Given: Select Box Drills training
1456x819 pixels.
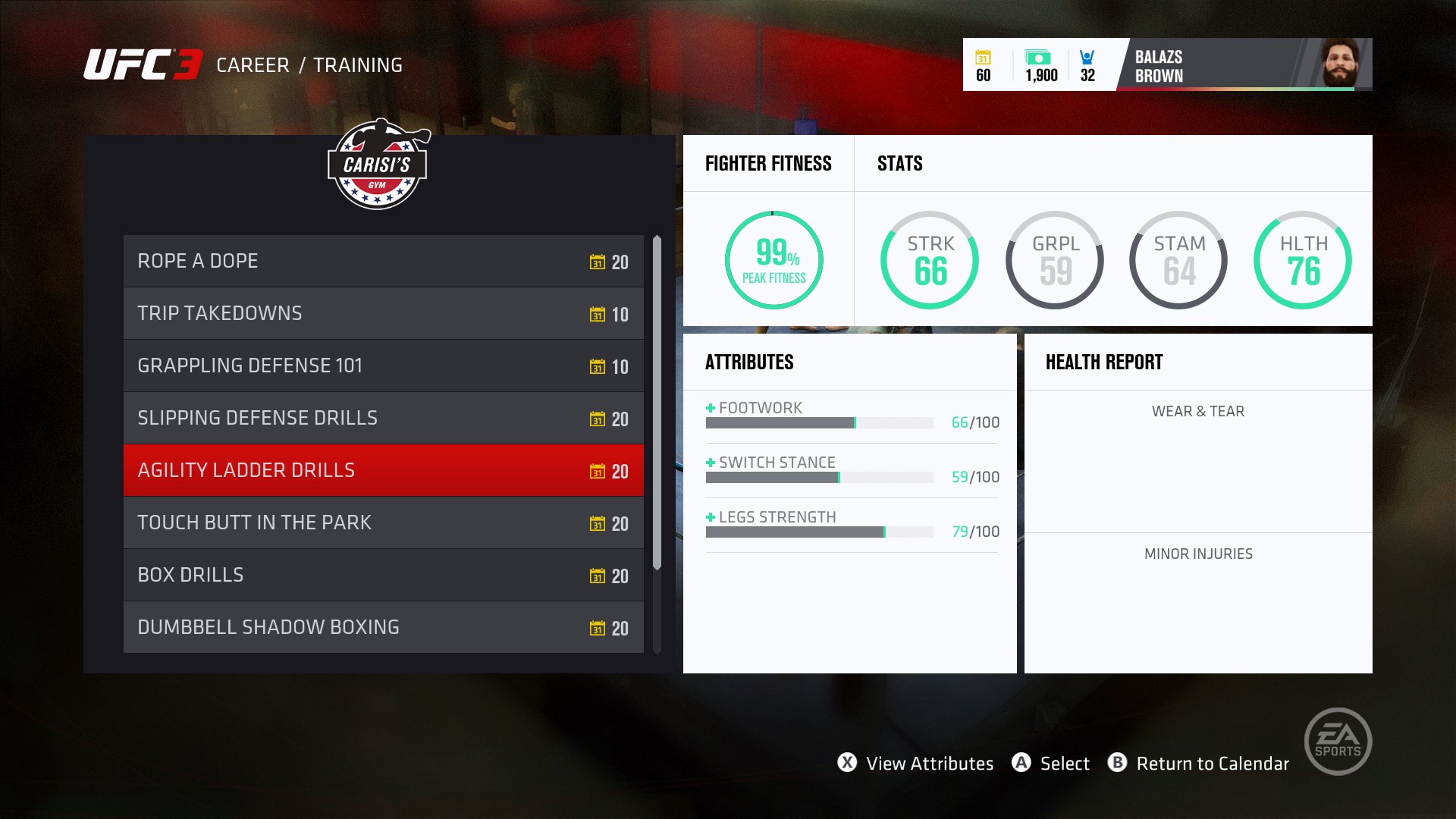Looking at the screenshot, I should tap(383, 576).
